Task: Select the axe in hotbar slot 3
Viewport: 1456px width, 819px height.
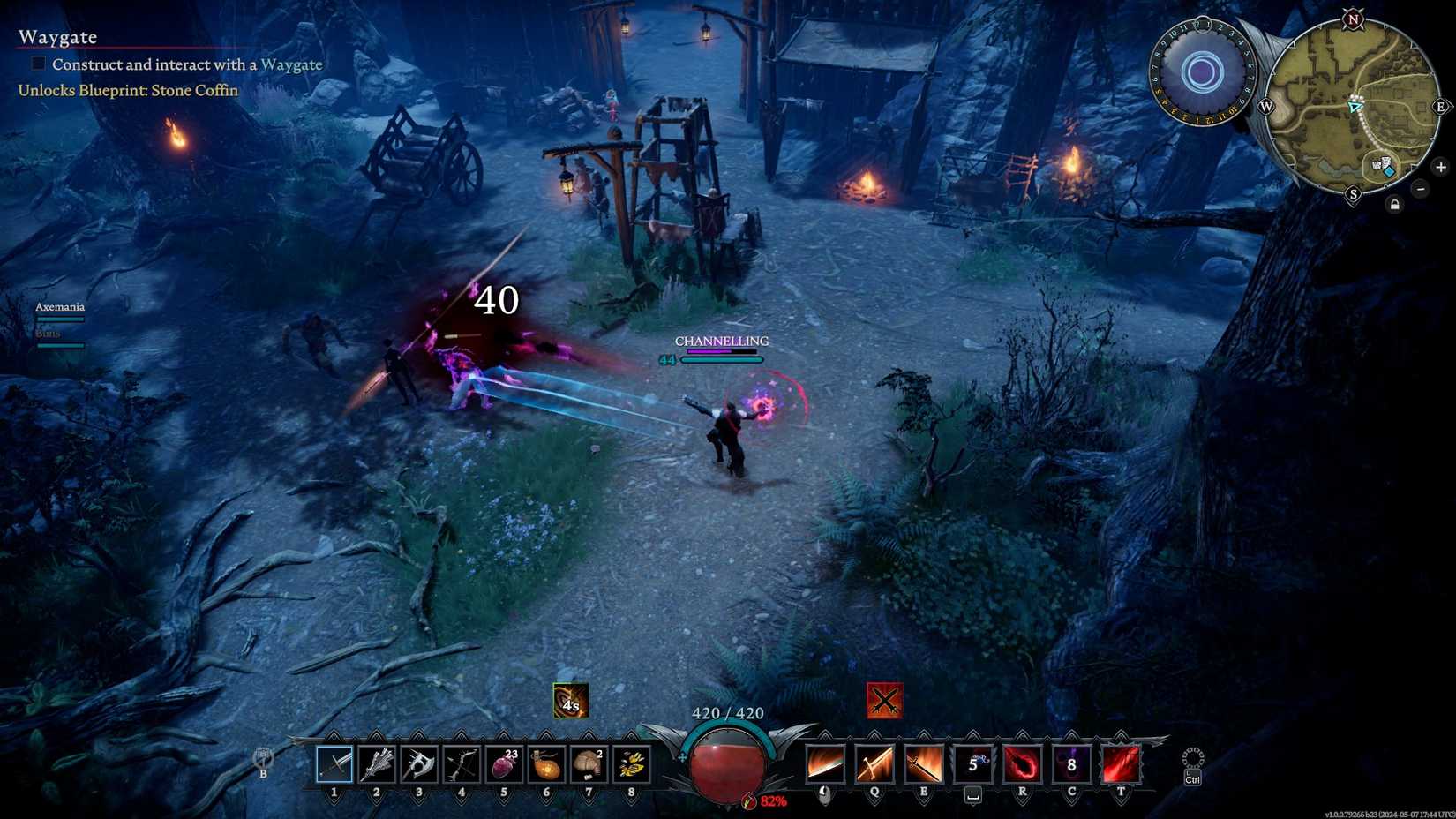Action: point(418,764)
